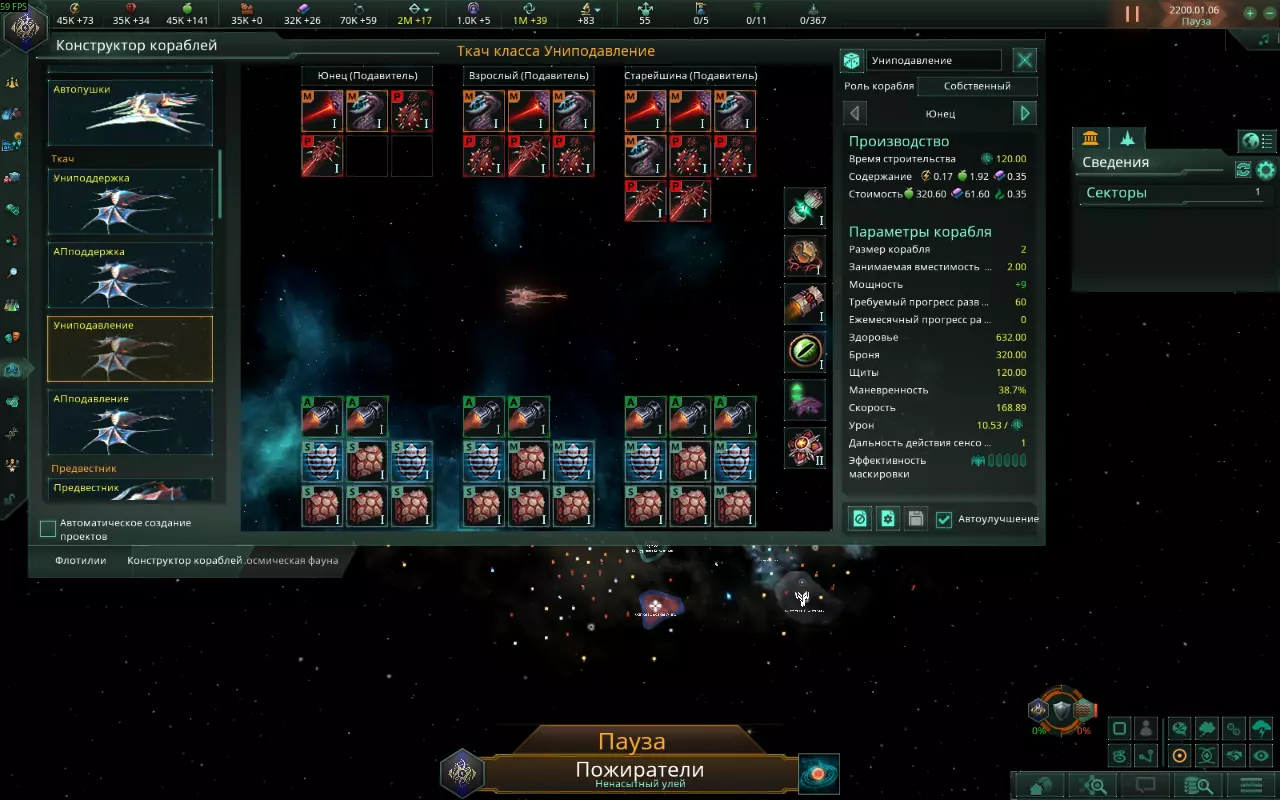Open outliner settings gear
The image size is (1280, 800).
click(x=1266, y=170)
